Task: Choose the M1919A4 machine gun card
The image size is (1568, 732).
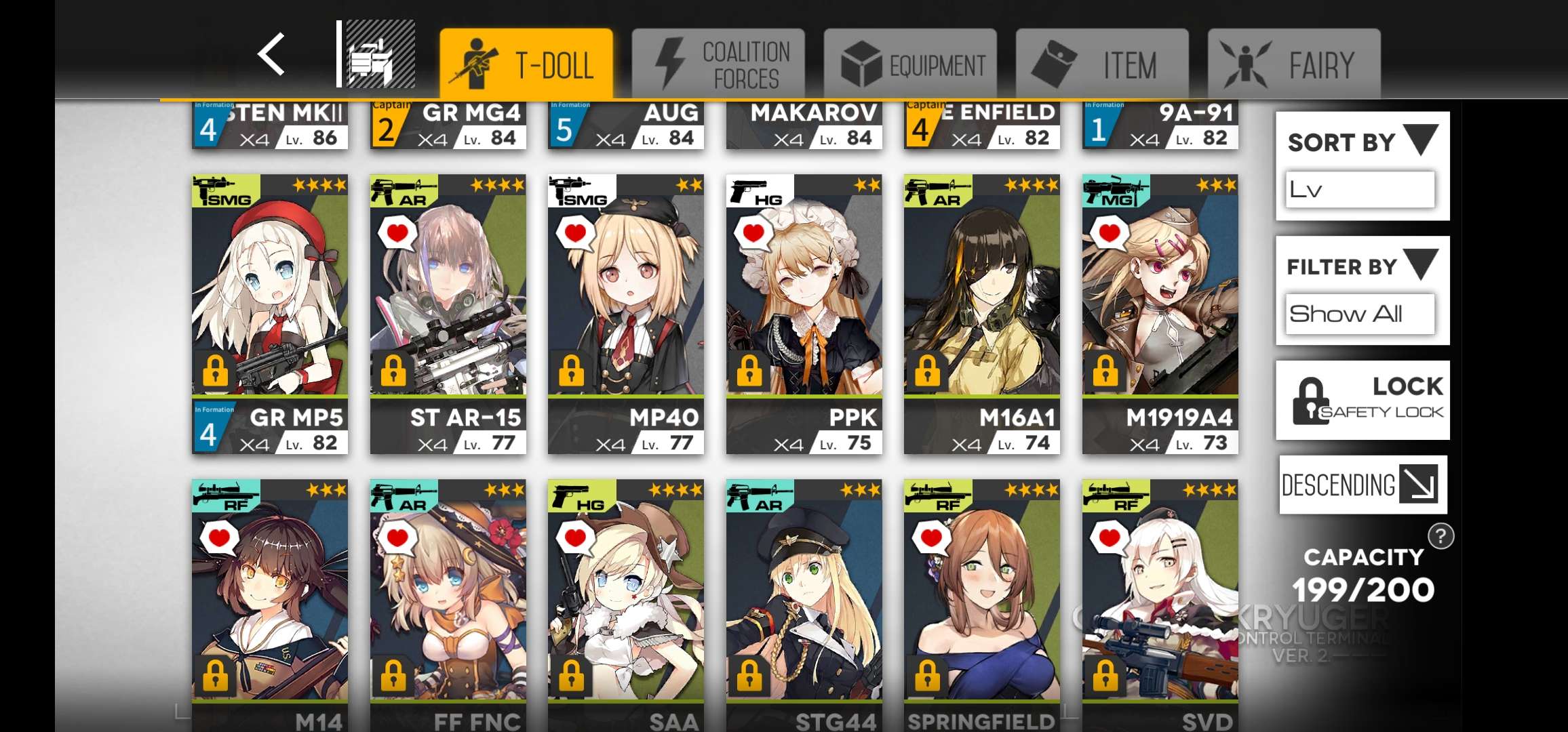Action: point(1160,314)
